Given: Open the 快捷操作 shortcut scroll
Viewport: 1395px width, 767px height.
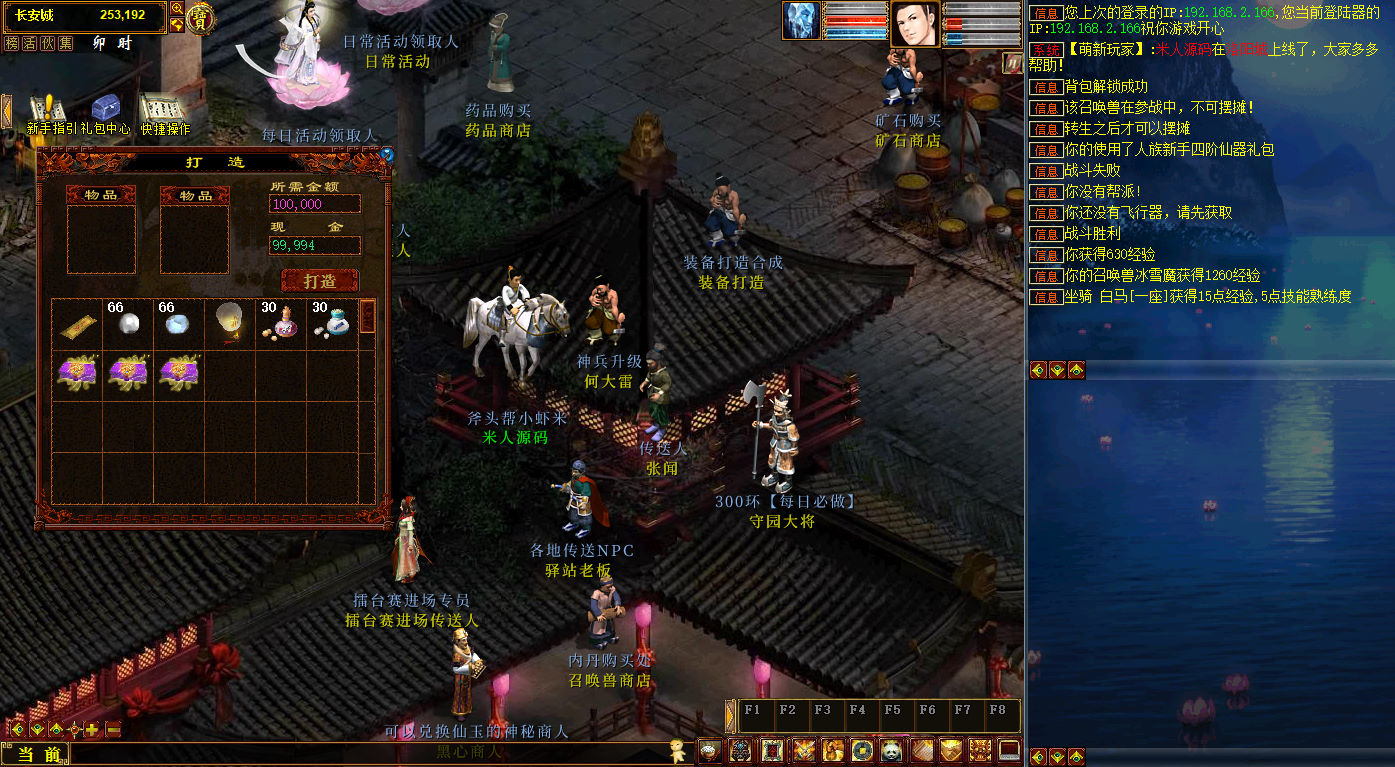Looking at the screenshot, I should [x=164, y=114].
